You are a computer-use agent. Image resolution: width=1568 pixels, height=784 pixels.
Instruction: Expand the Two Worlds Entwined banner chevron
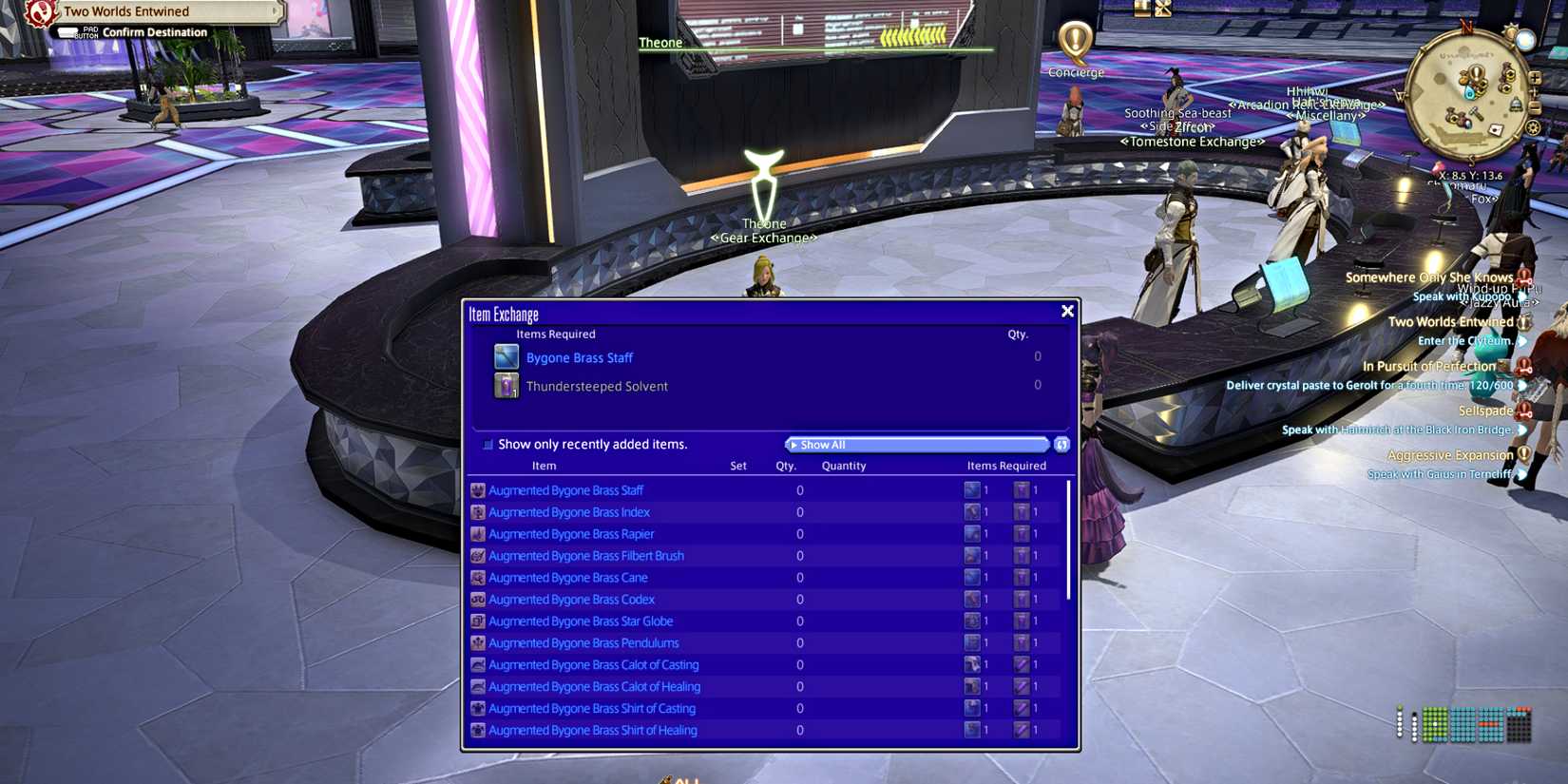coord(275,10)
